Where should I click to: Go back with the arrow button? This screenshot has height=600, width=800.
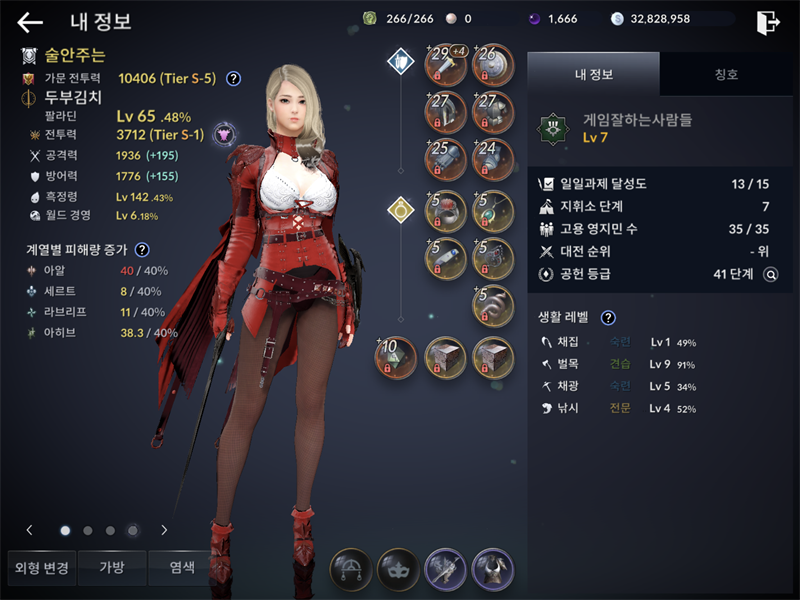[x=30, y=23]
